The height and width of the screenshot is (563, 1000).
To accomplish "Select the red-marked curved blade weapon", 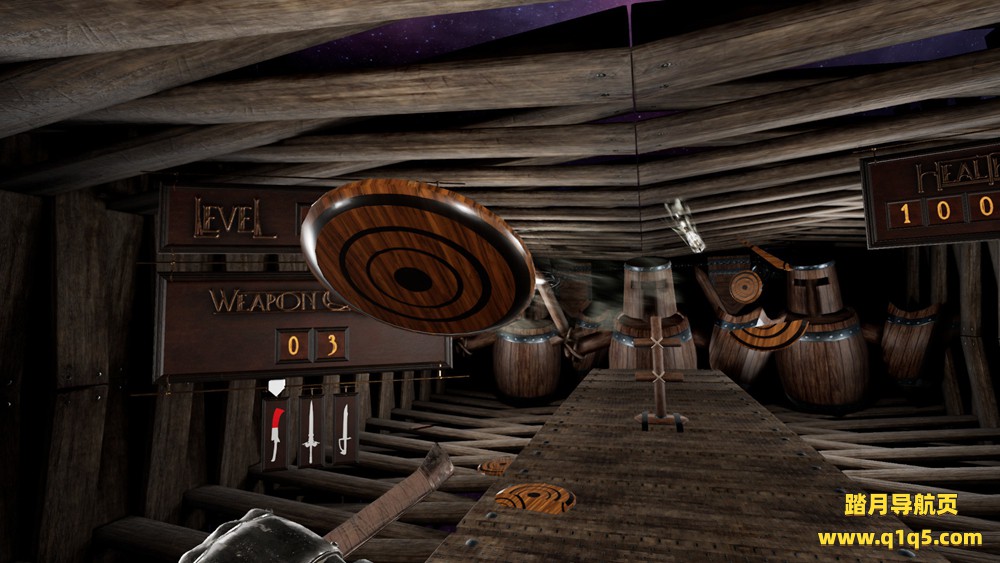I will click(x=276, y=431).
